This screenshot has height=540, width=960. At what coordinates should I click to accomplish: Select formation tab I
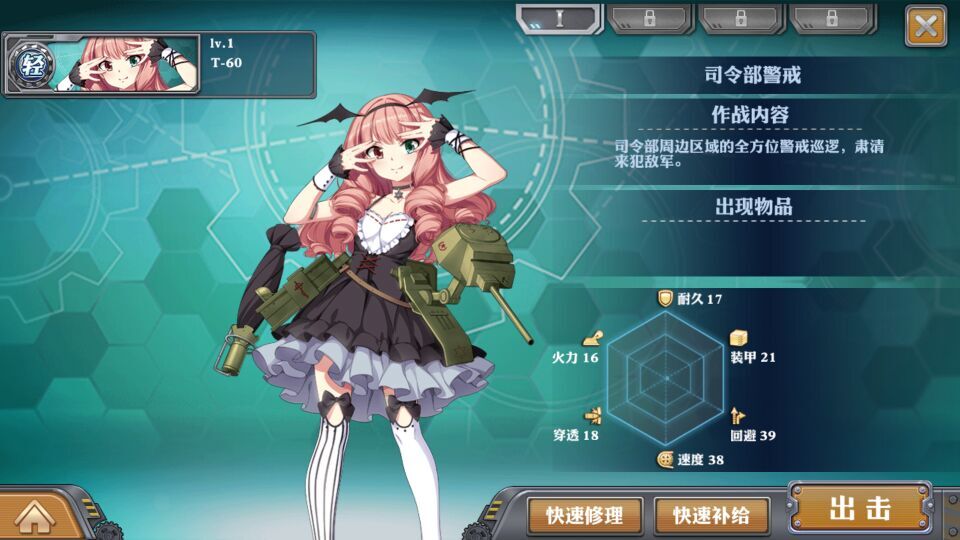(559, 18)
